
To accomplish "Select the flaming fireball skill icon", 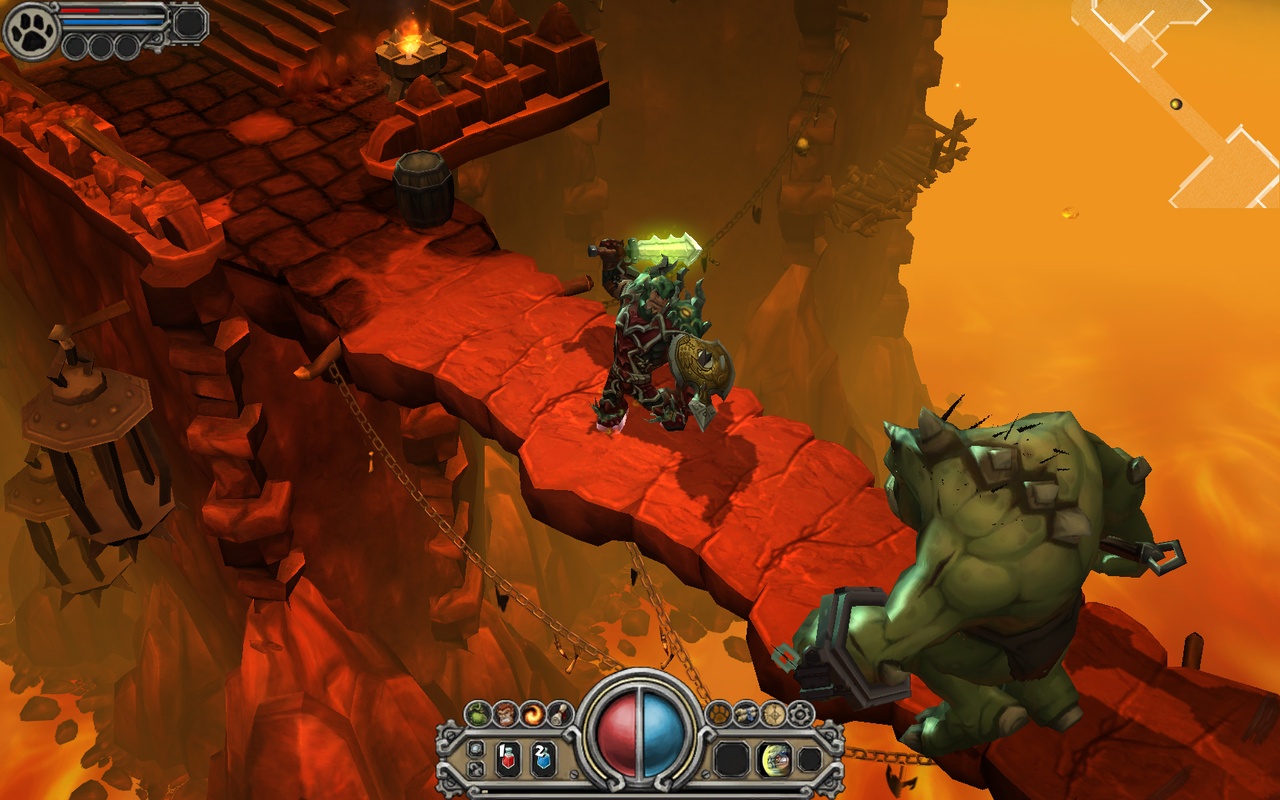I will [534, 713].
